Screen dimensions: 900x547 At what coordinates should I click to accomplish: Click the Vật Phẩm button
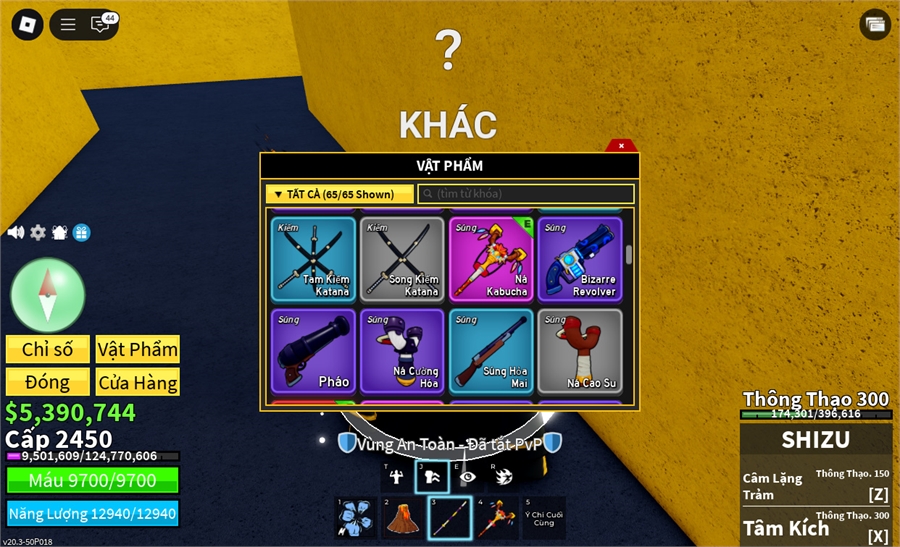(138, 349)
